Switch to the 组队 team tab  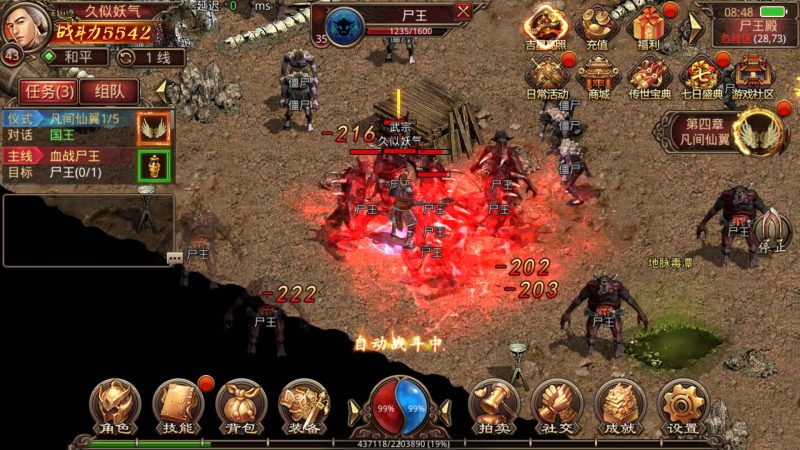[x=103, y=91]
